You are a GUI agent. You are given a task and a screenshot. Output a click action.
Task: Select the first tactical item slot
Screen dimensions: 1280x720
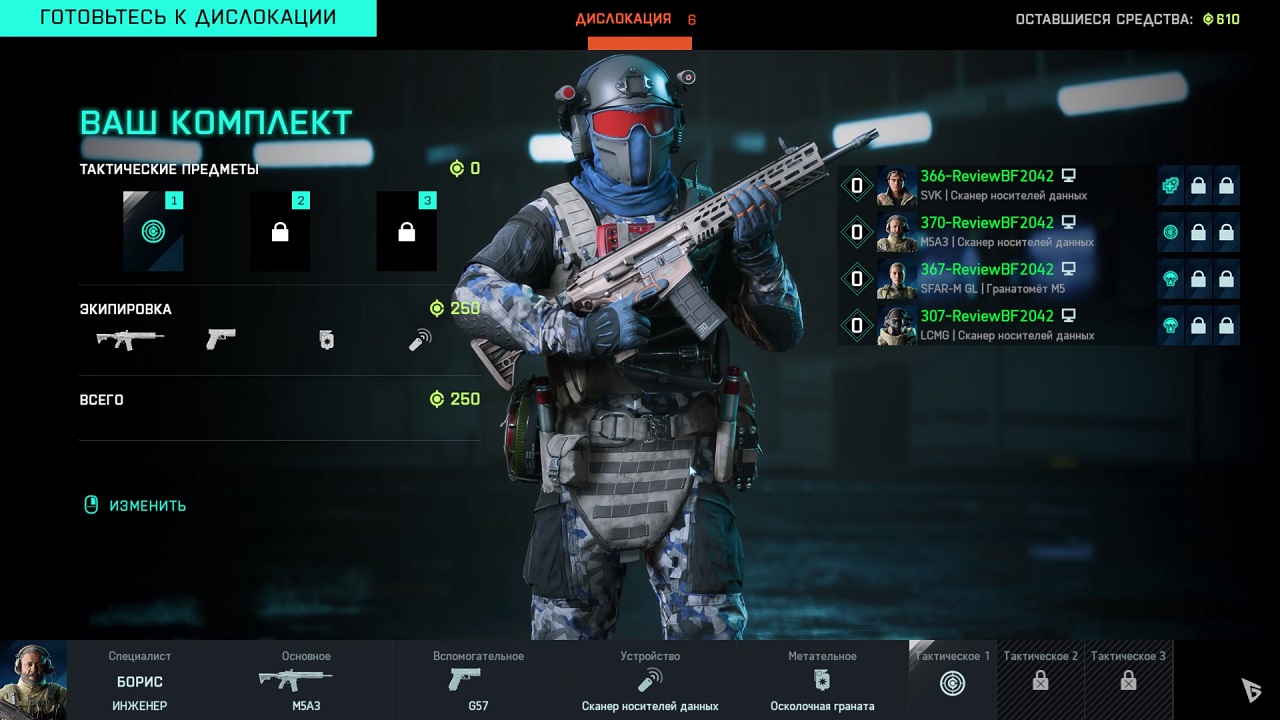[x=153, y=232]
